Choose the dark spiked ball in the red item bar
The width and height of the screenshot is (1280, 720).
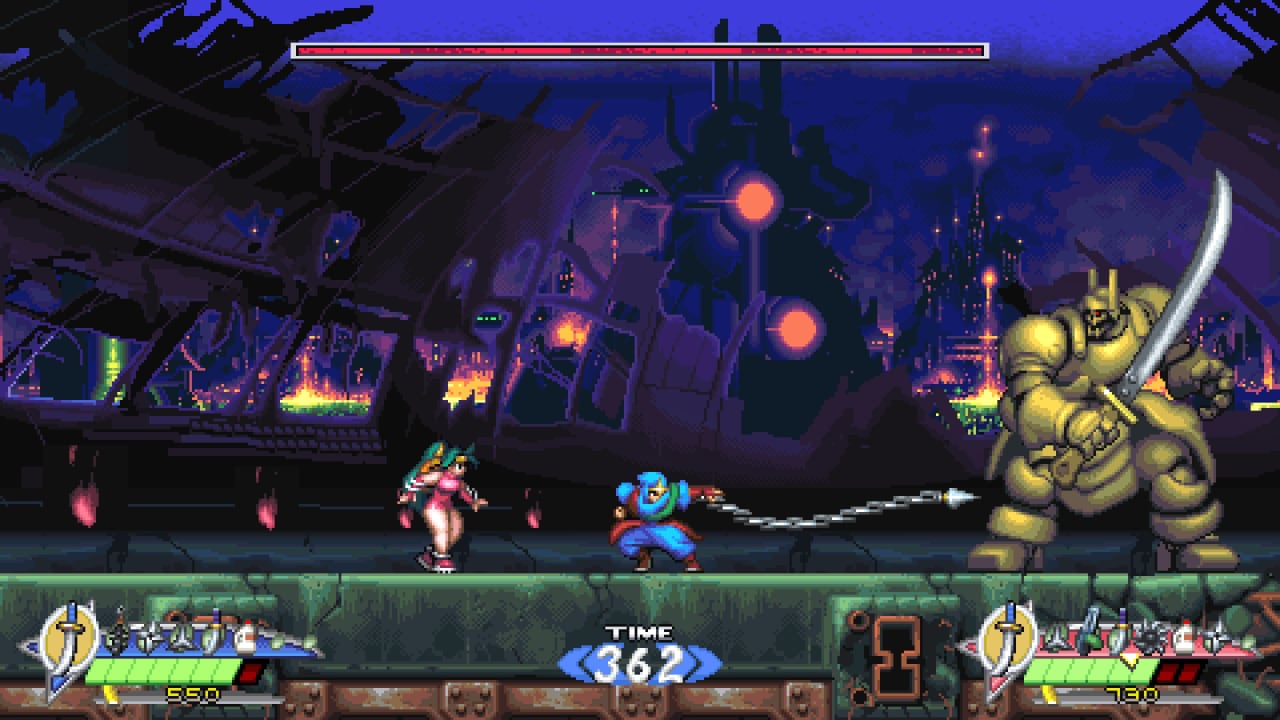click(1151, 639)
